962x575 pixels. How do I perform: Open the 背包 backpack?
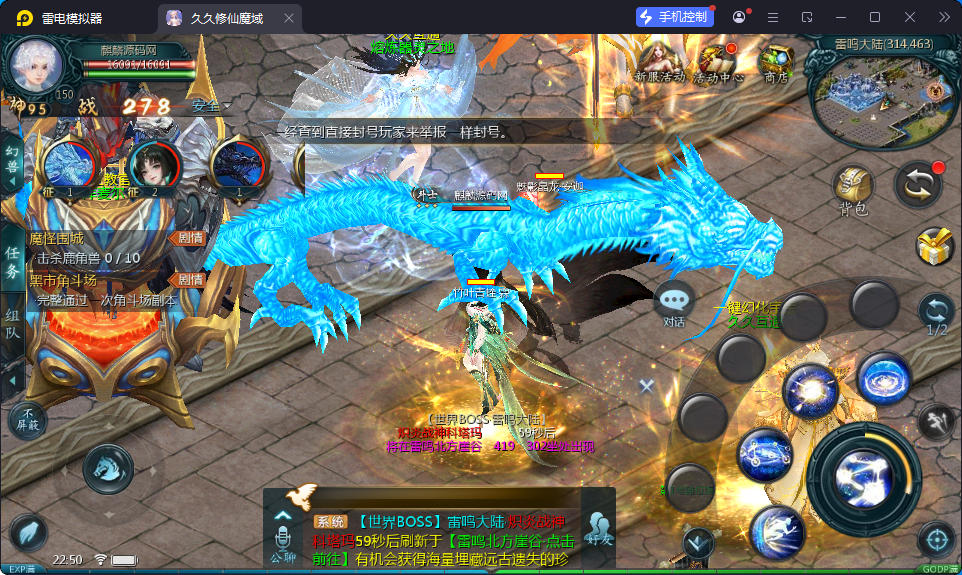pos(853,189)
